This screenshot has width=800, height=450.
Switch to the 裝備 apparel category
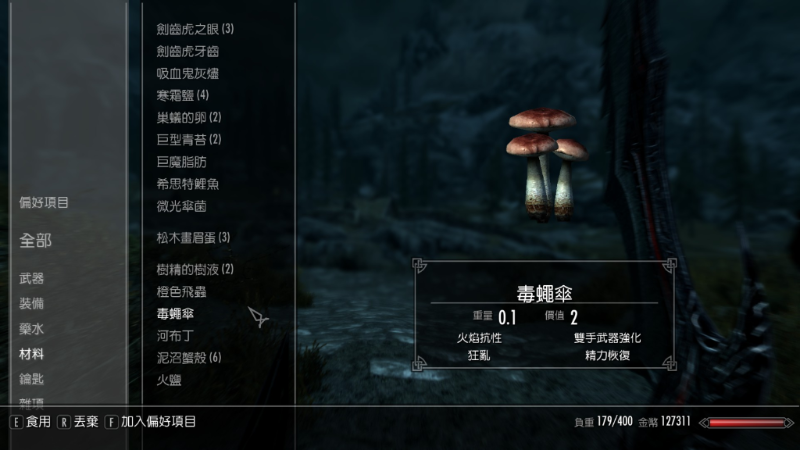(31, 303)
